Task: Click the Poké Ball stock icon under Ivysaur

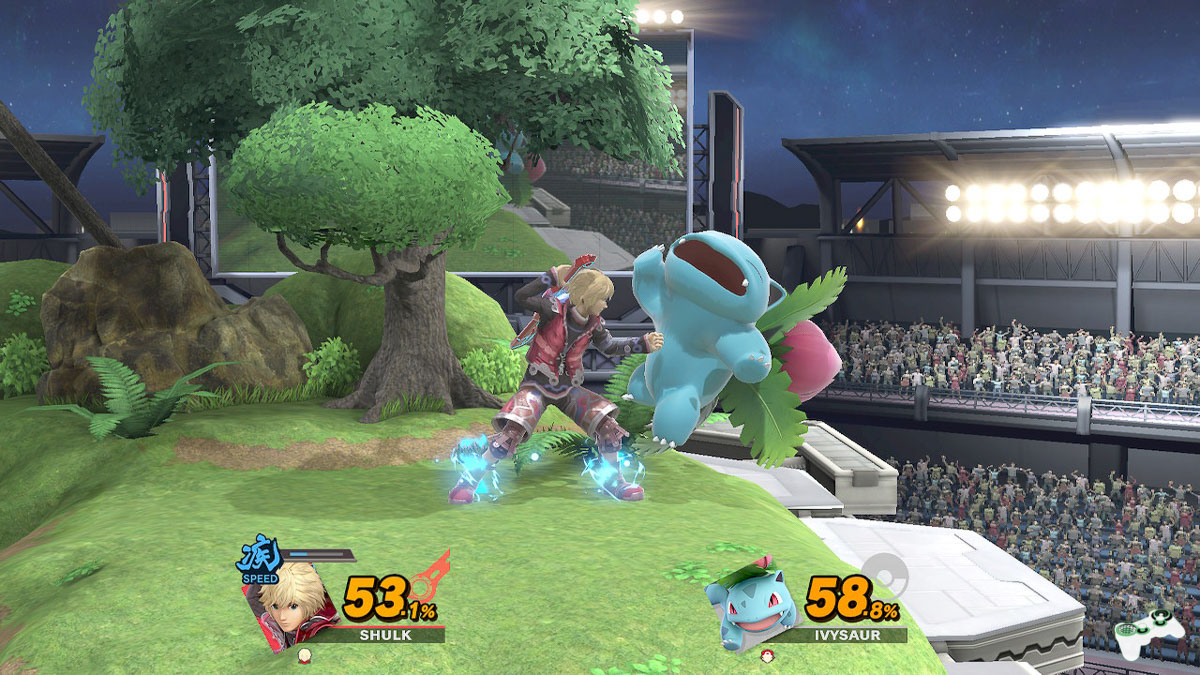Action: click(767, 654)
